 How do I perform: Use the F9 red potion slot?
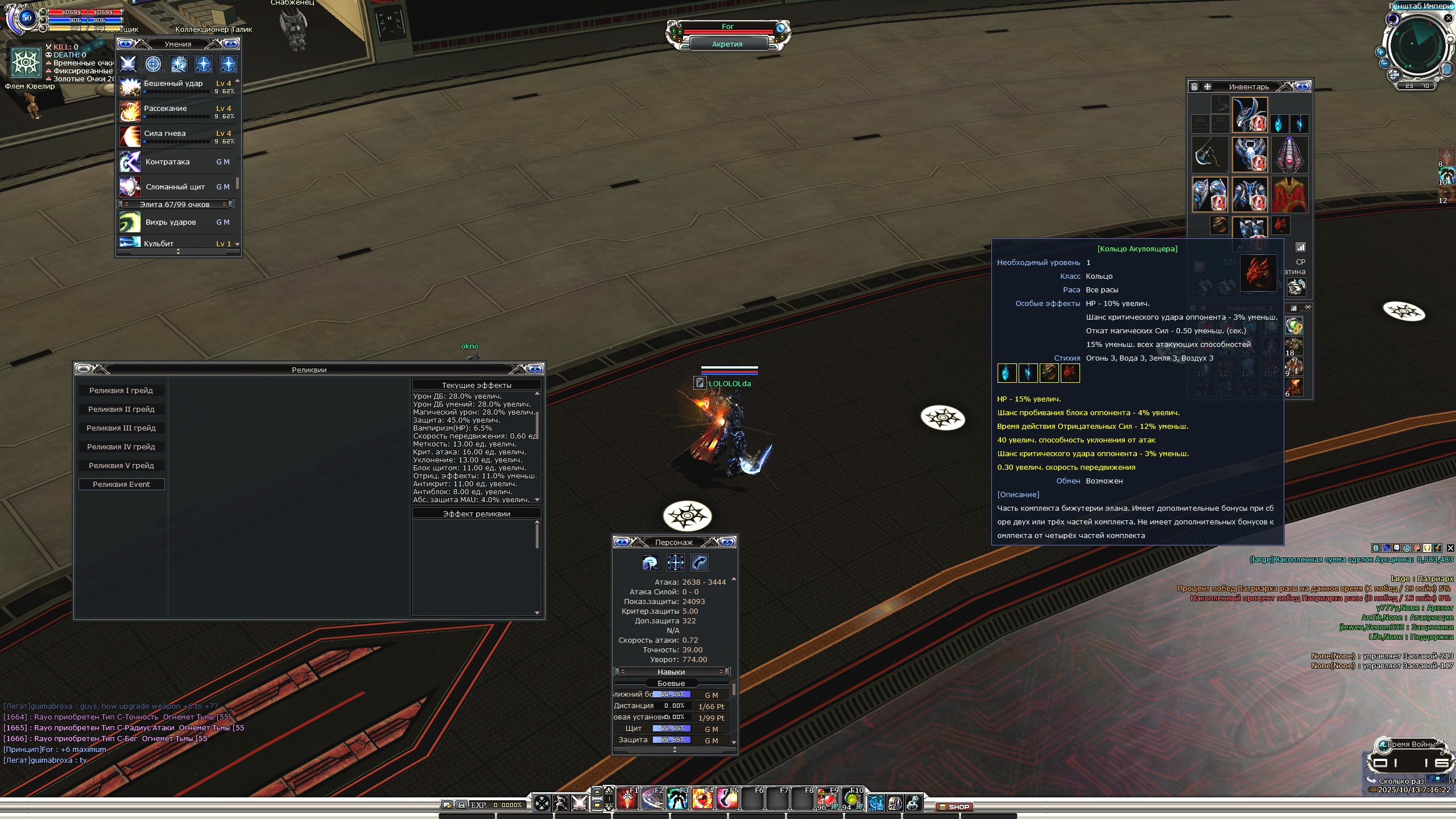pos(828,799)
